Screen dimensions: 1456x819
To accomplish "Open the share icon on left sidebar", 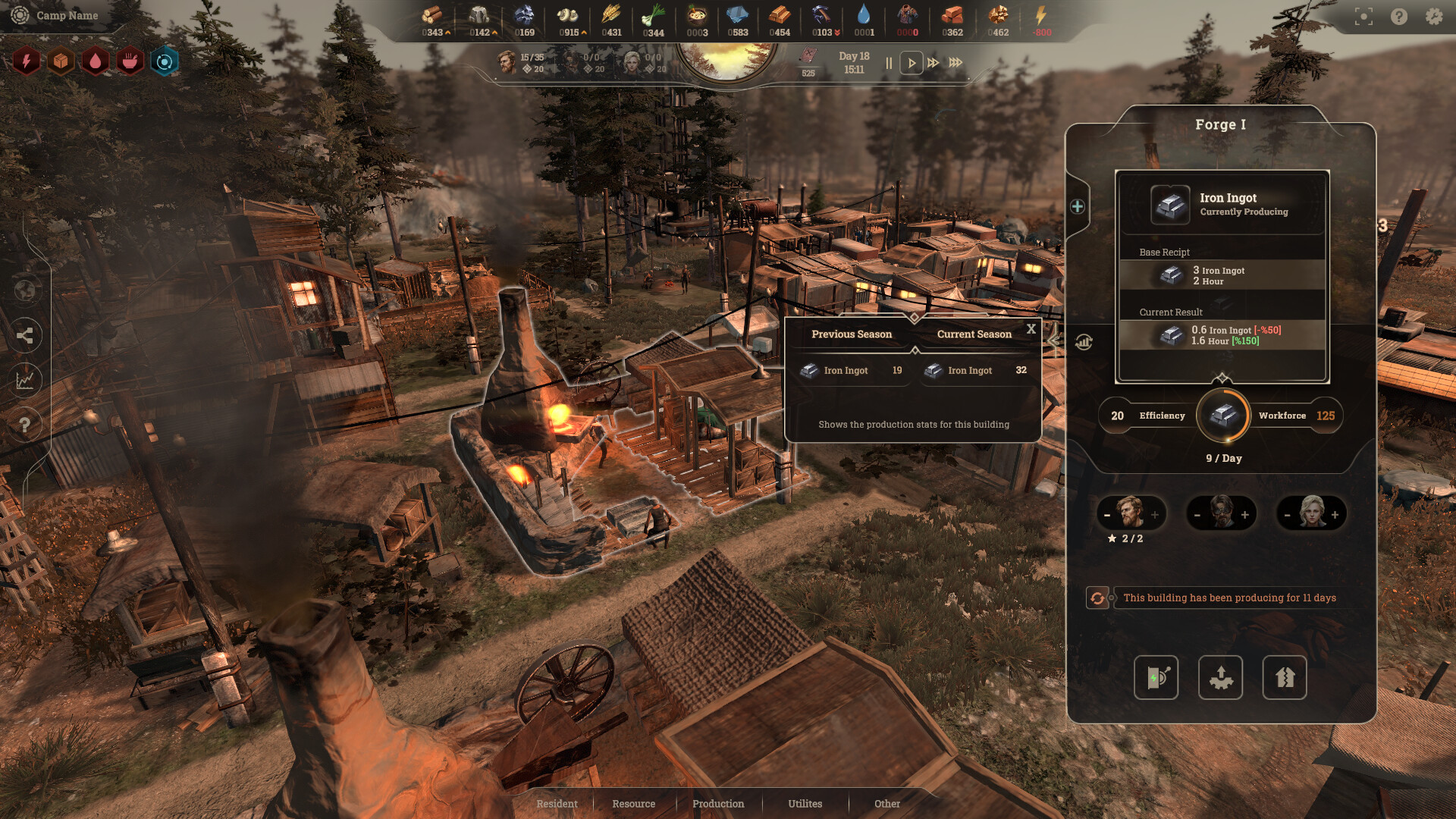I will [27, 336].
